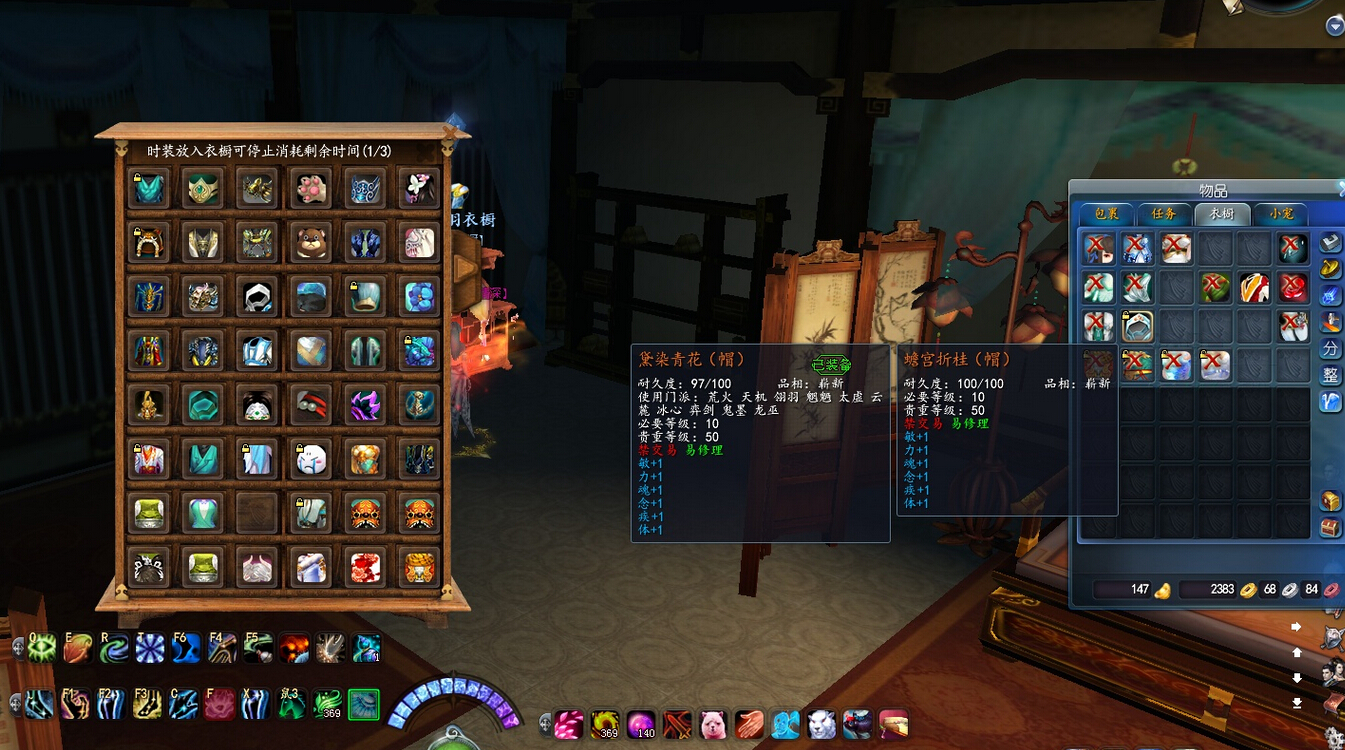The height and width of the screenshot is (750, 1345).
Task: Switch to the 小宠 pet tab
Action: click(x=1281, y=213)
